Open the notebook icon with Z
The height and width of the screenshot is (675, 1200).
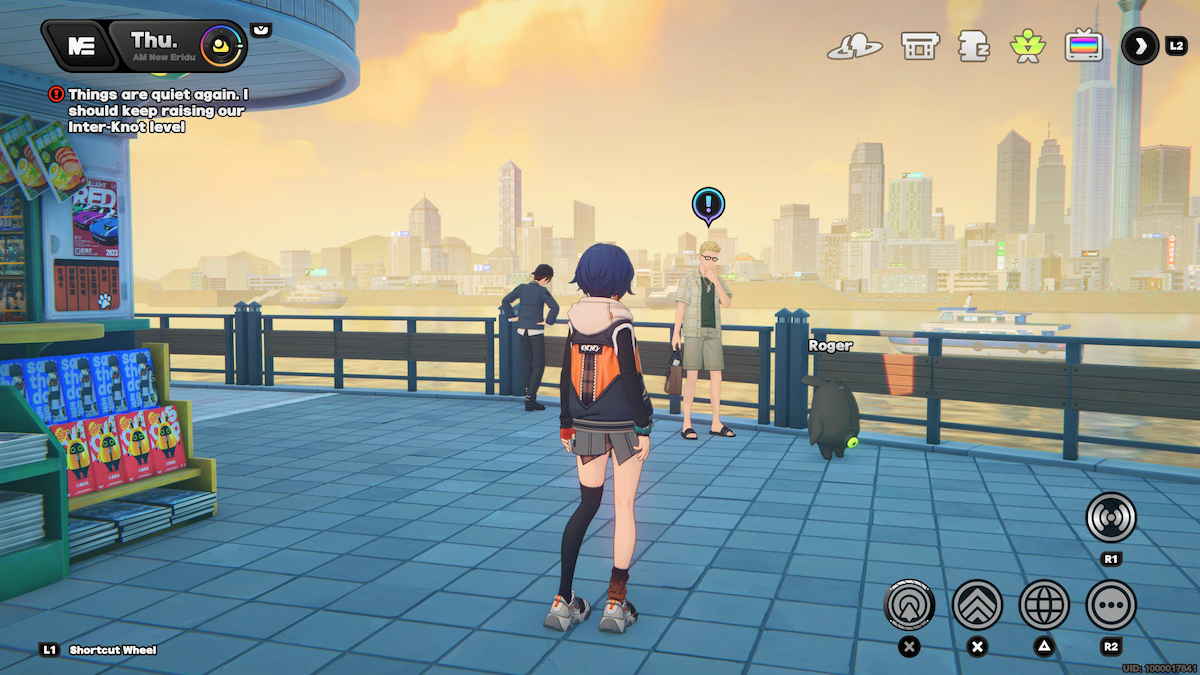(x=972, y=46)
